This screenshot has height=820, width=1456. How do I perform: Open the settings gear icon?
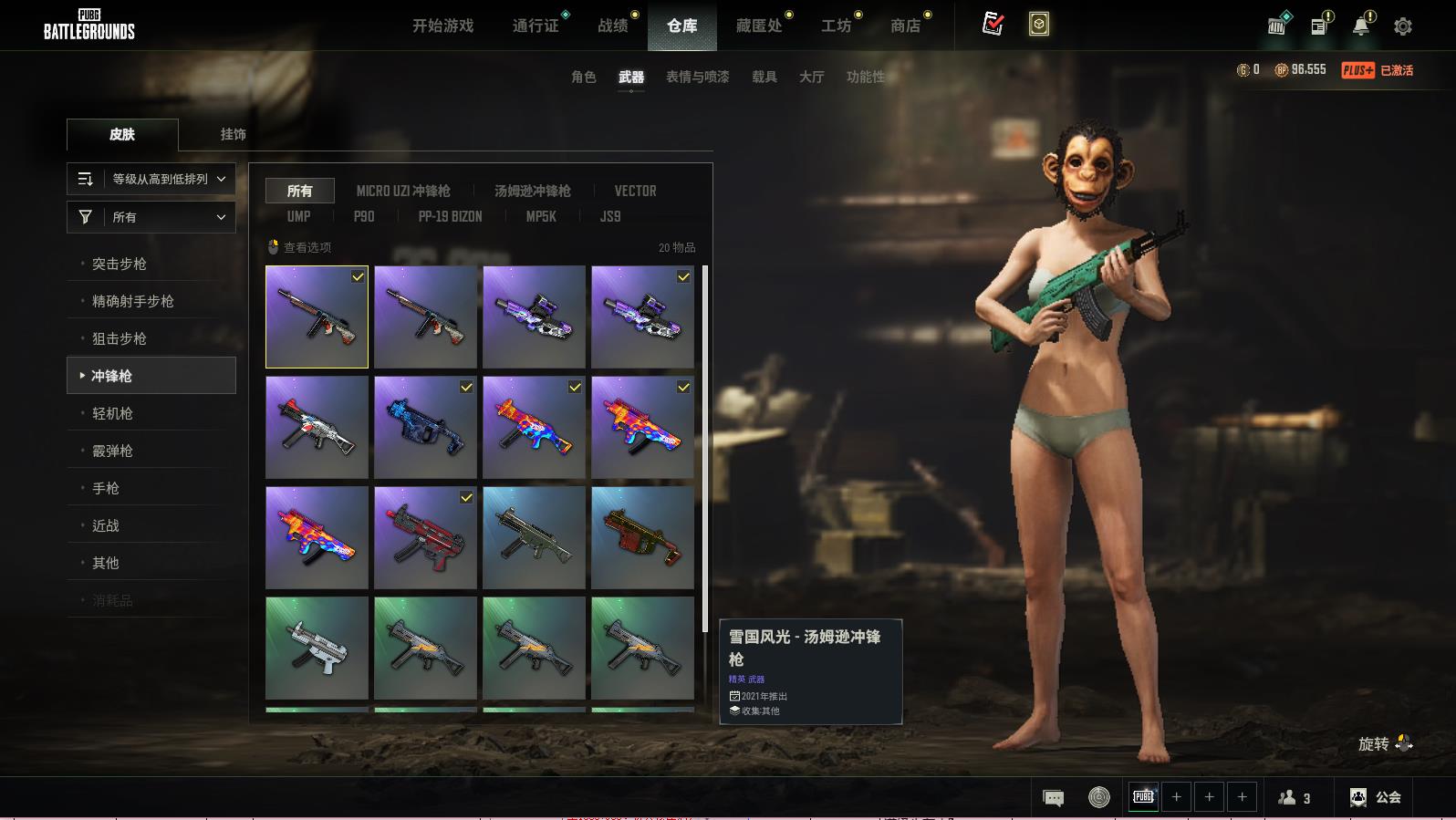point(1403,26)
